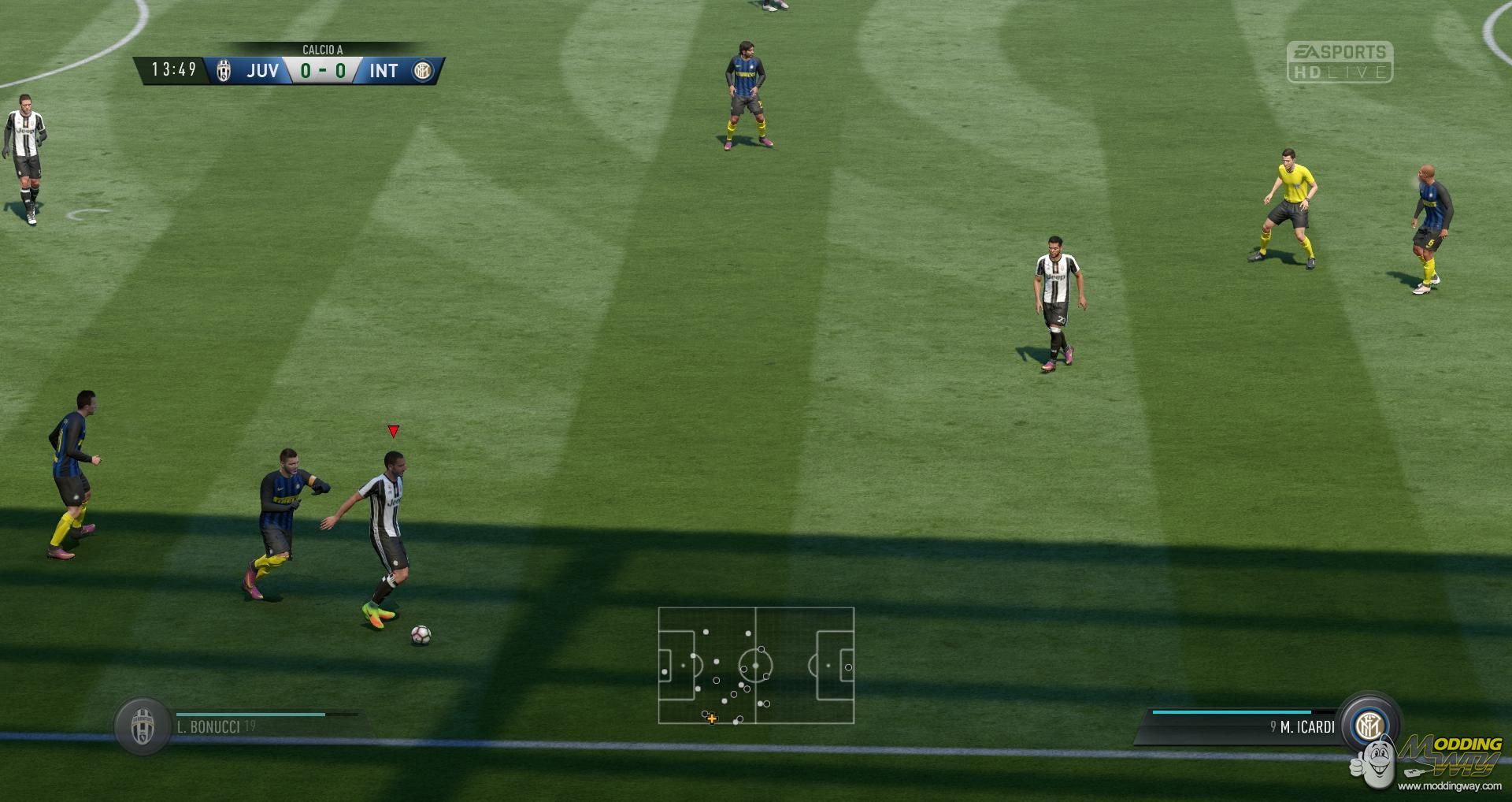Viewport: 1512px width, 802px height.
Task: Click the Juventus crest beside Bonucci's name
Action: [143, 726]
